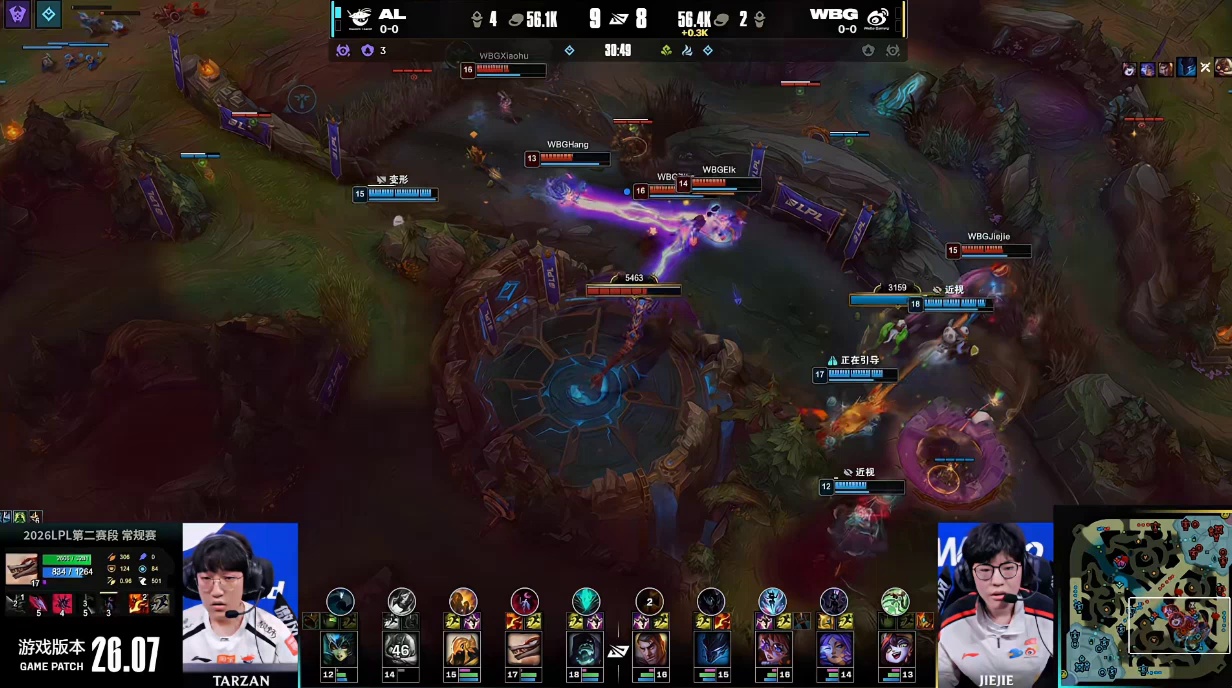
Task: Choose the level 17 red-jawed champion portrait
Action: [524, 649]
